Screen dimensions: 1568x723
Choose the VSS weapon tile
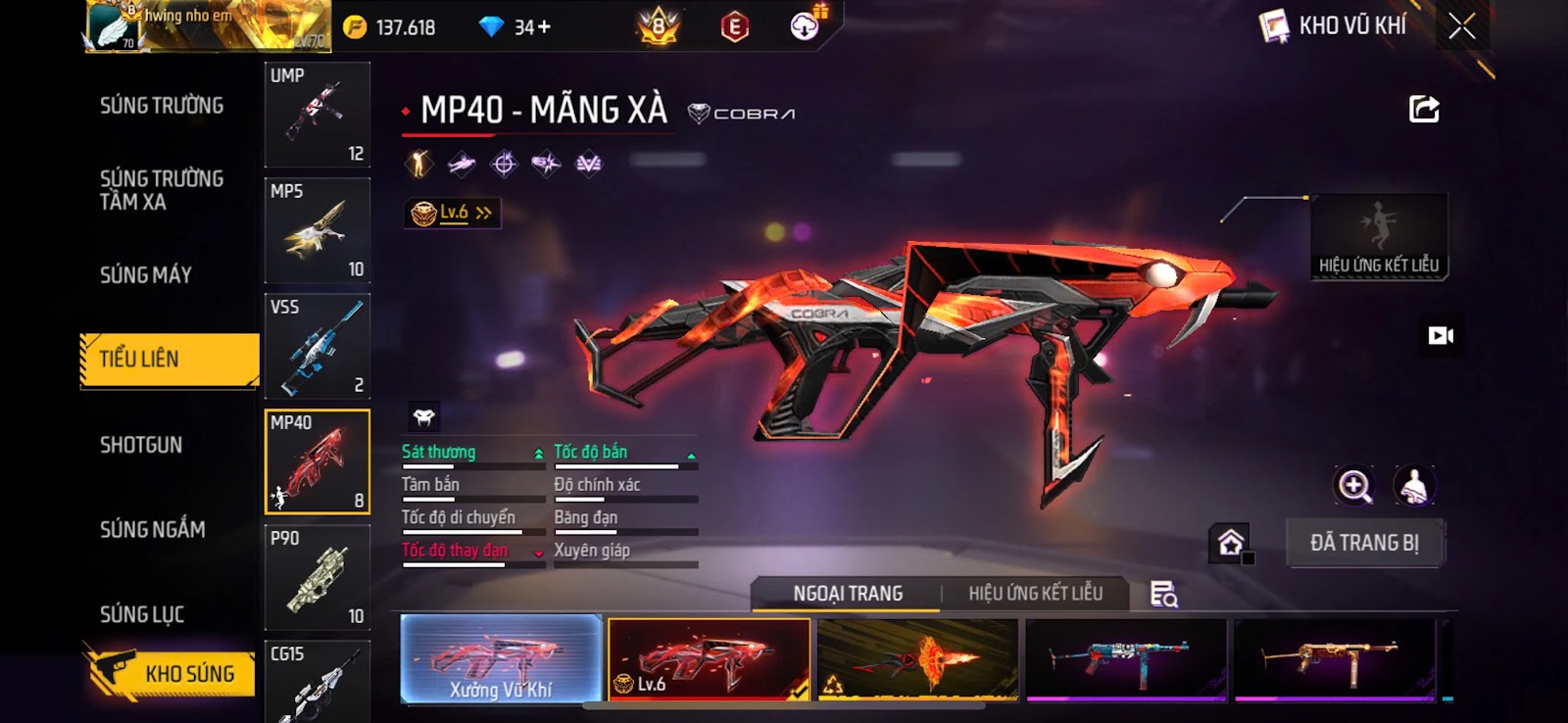(x=318, y=346)
